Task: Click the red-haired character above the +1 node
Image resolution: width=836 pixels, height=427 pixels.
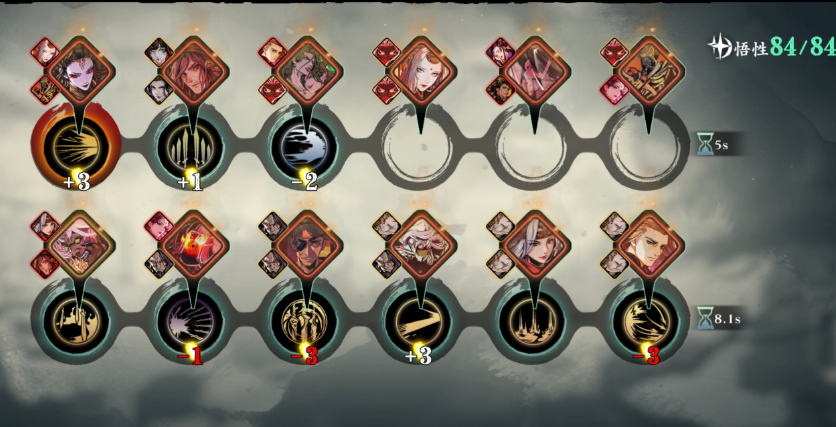Action: [194, 70]
